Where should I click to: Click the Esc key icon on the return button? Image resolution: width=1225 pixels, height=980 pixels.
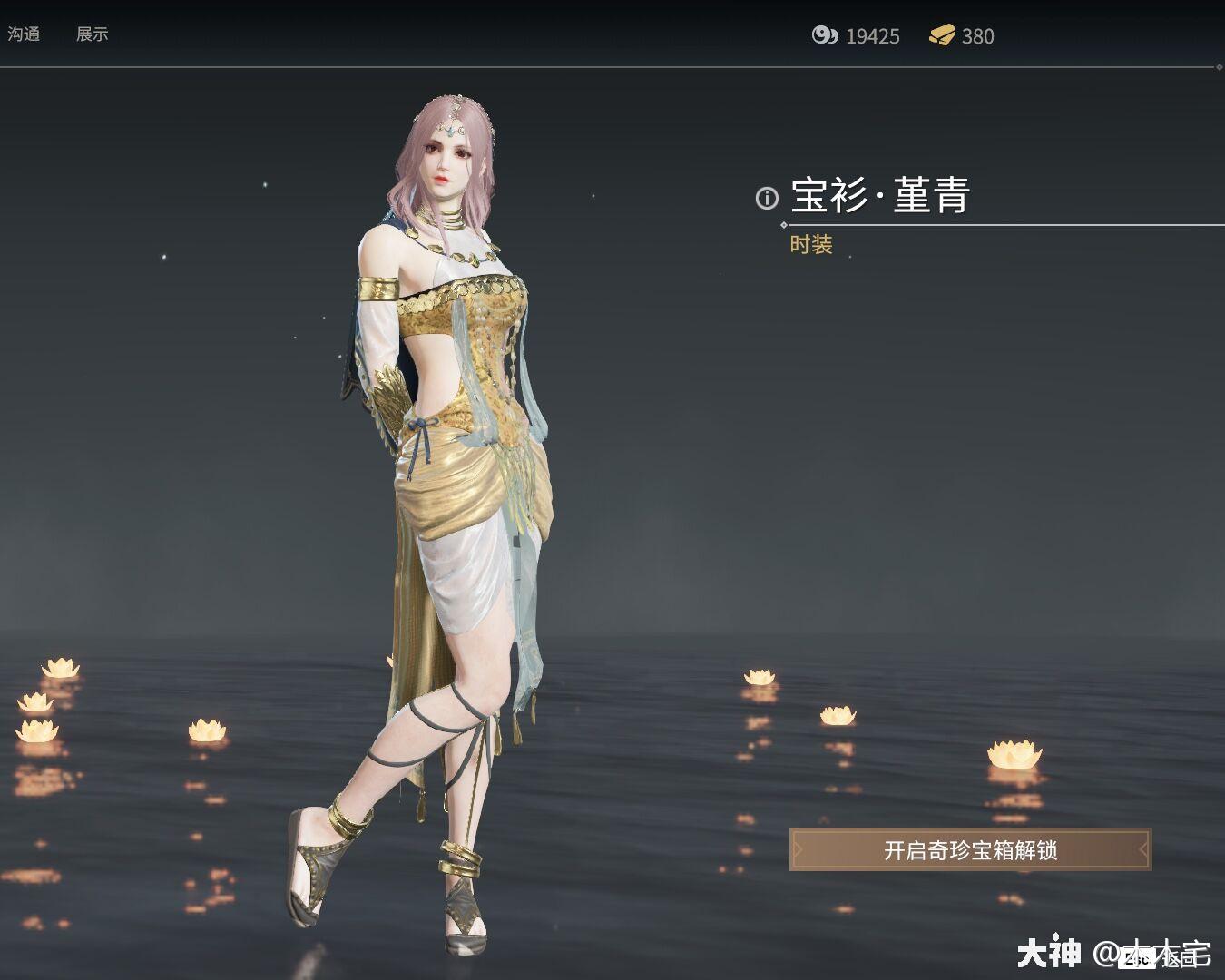[1137, 959]
